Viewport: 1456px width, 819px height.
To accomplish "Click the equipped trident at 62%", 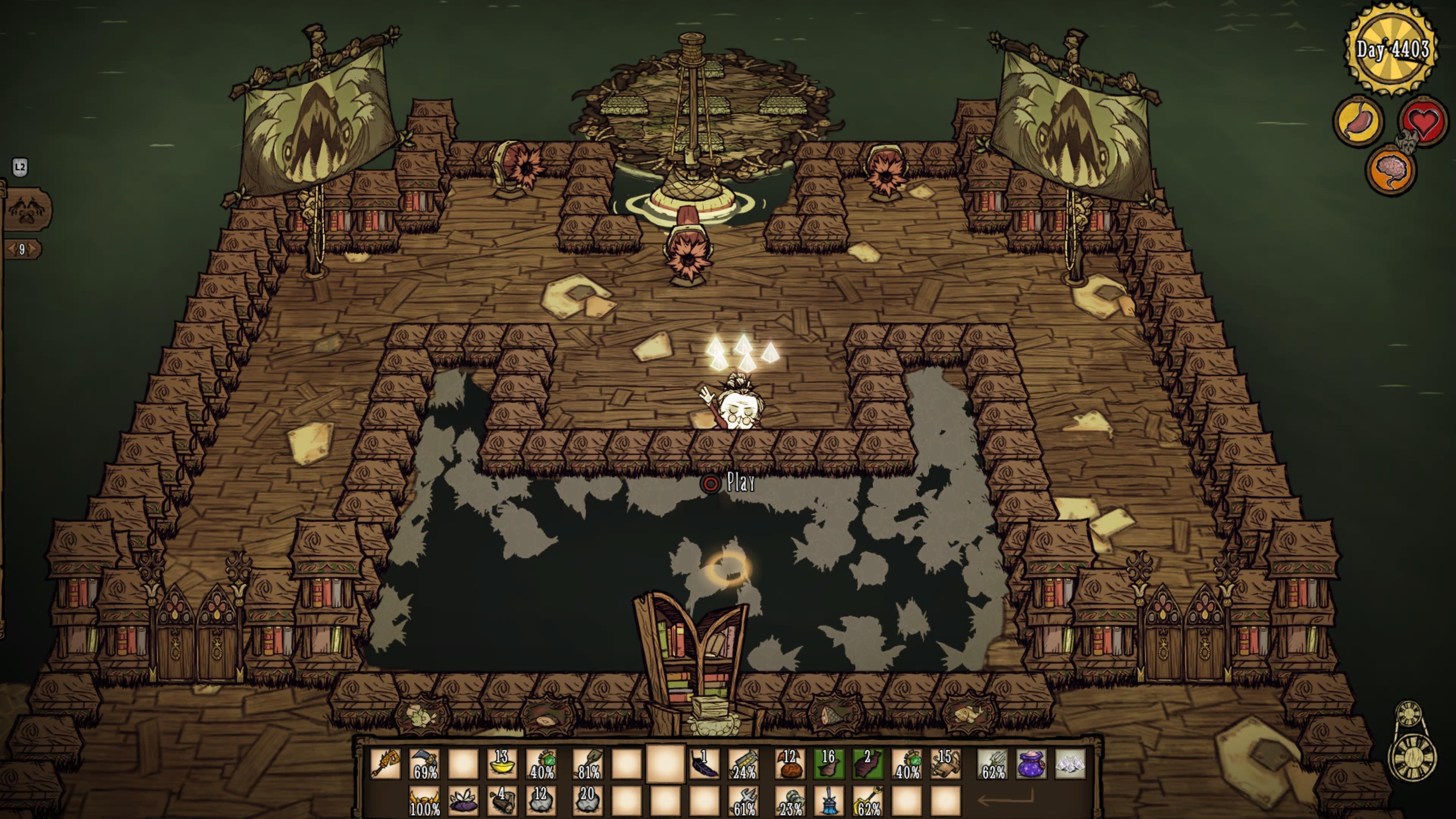I will [x=993, y=764].
